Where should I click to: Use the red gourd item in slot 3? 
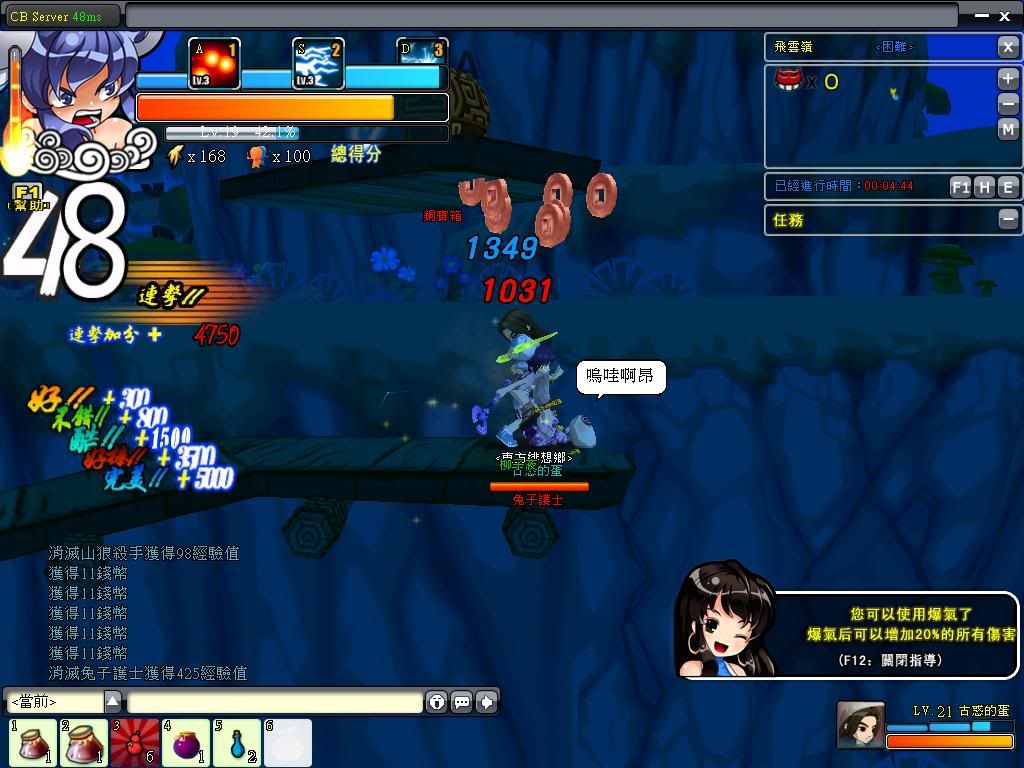coord(135,744)
